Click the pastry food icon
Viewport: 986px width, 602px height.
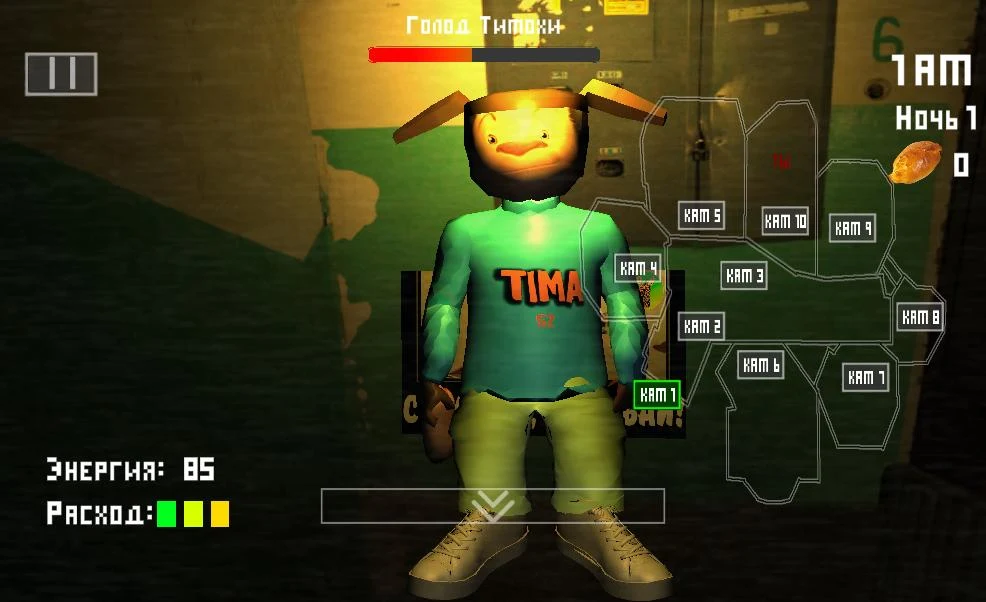point(916,162)
